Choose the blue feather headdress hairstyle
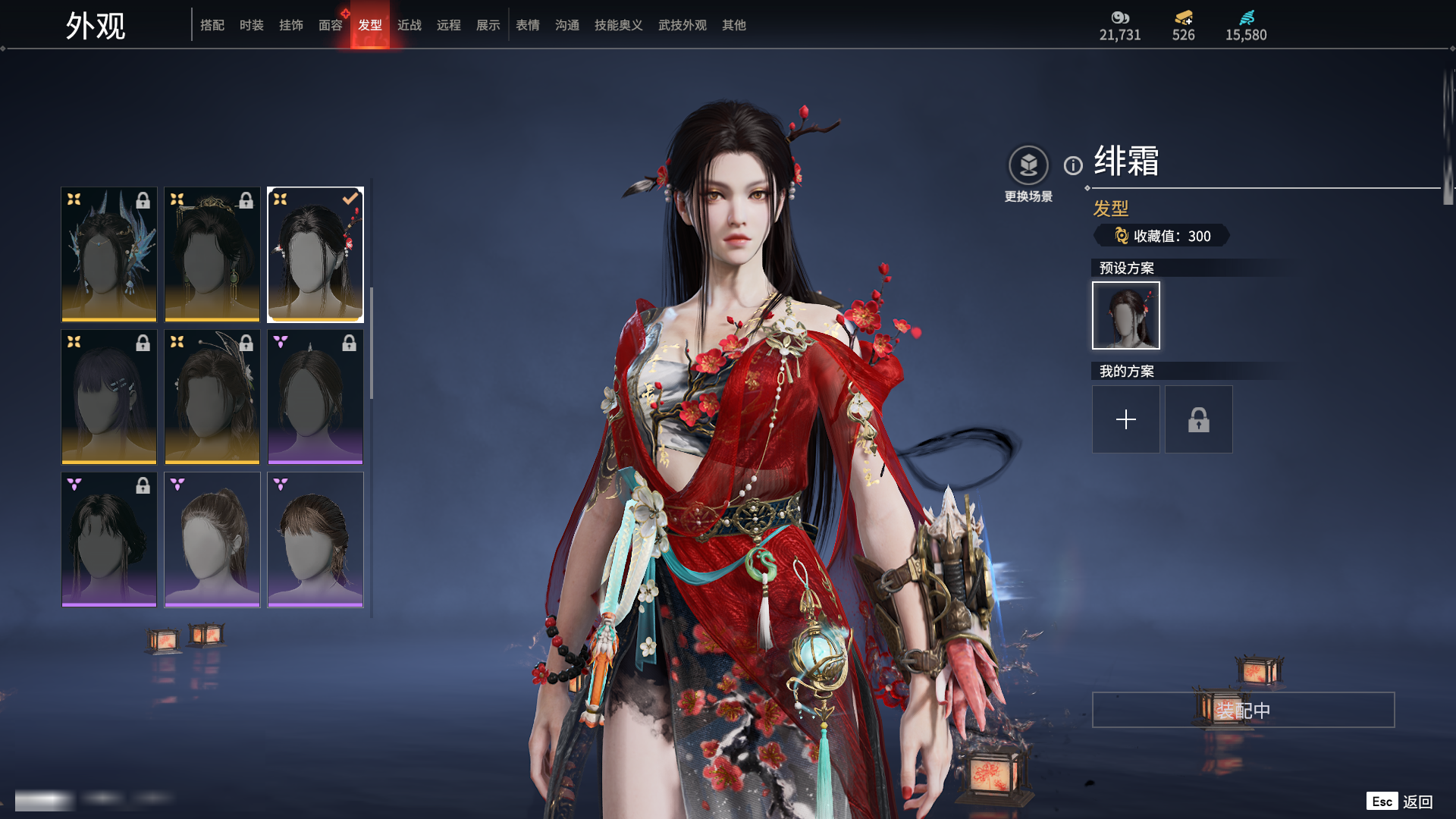 point(109,255)
